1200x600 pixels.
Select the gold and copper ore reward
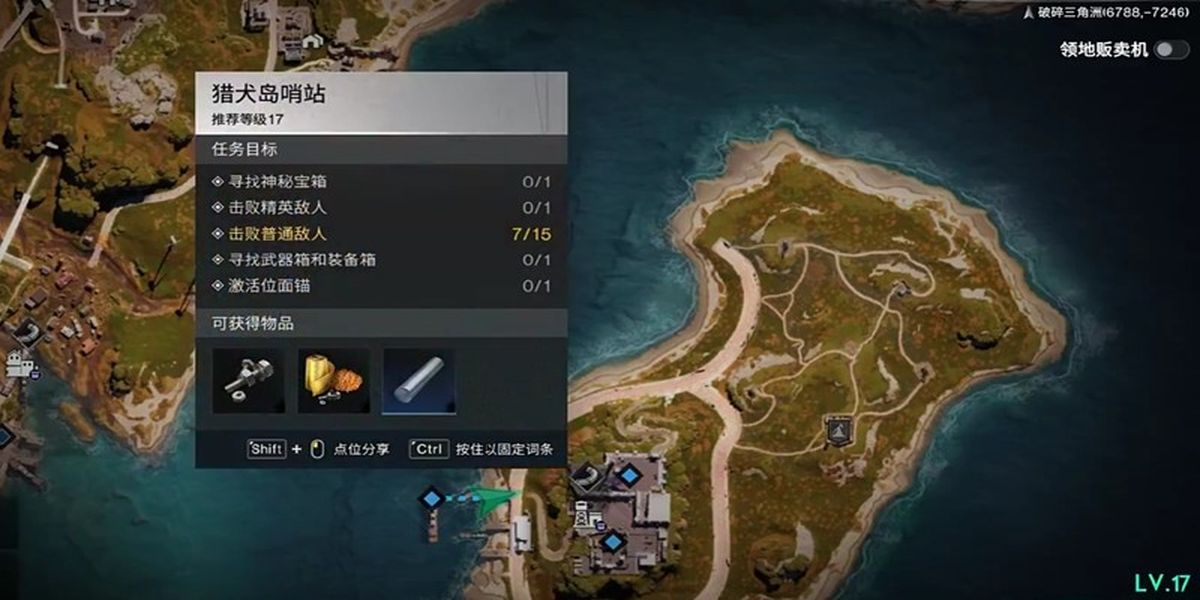coord(334,381)
